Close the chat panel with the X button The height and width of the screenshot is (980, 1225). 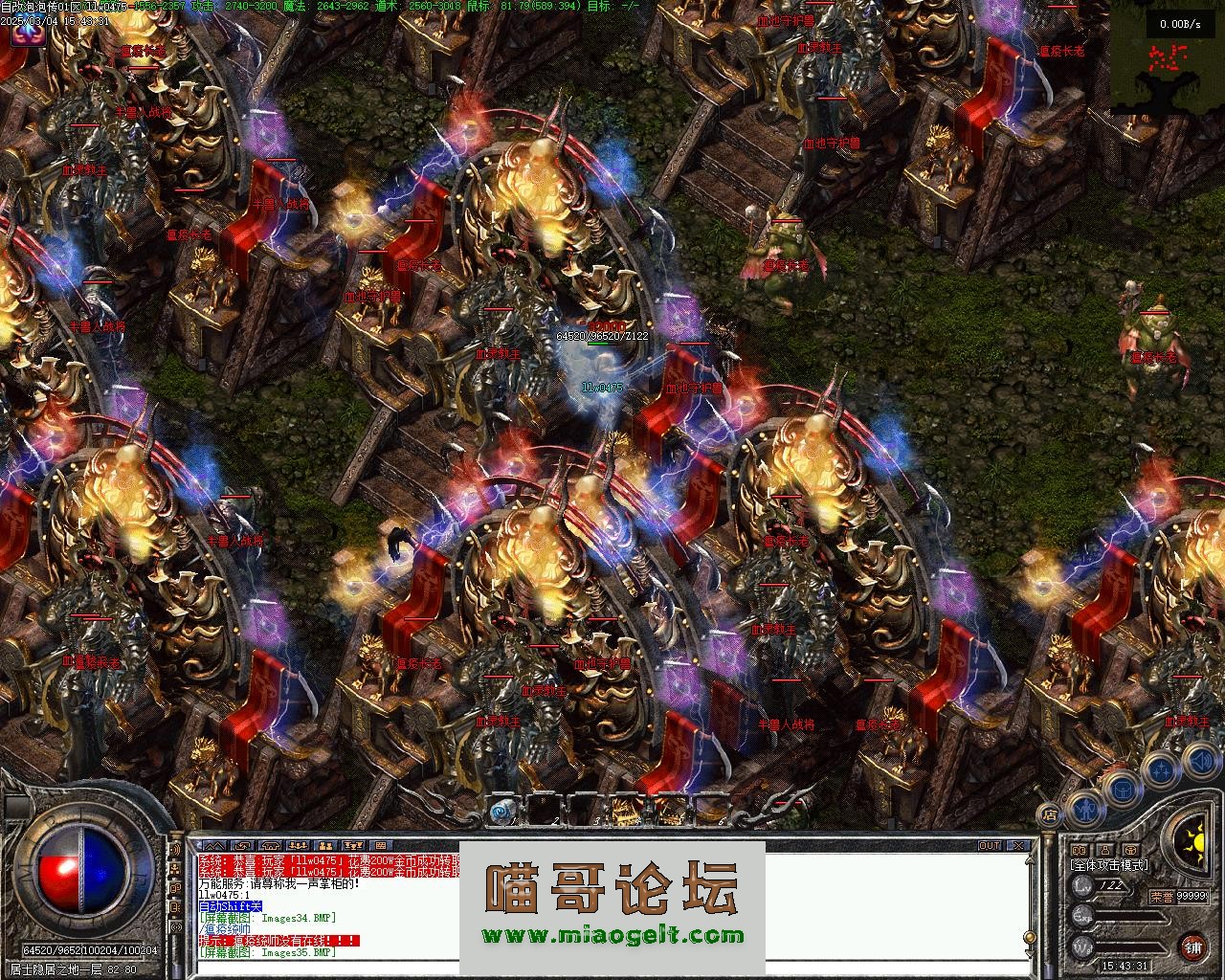(1020, 846)
